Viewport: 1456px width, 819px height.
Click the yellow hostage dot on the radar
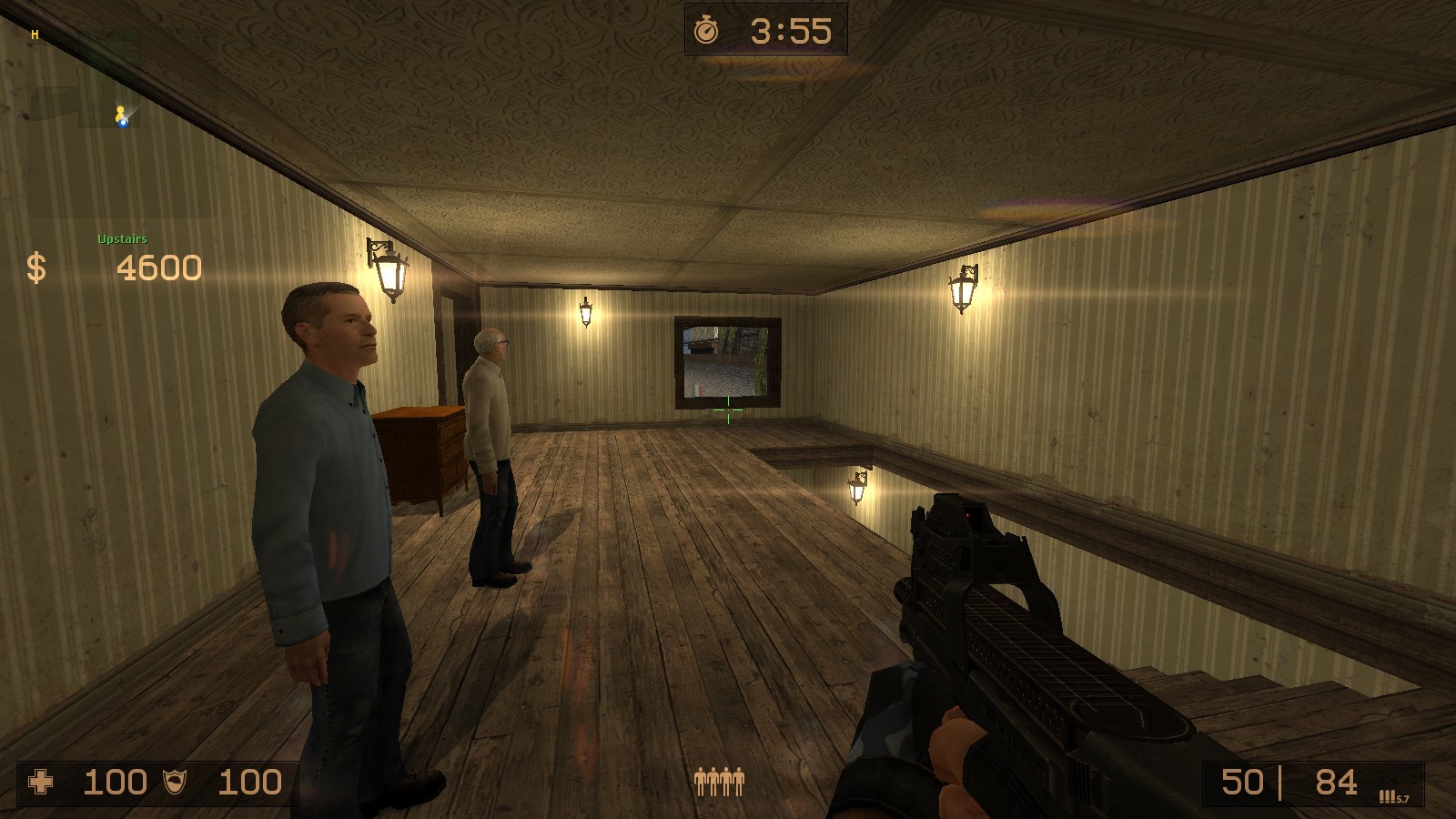[120, 110]
